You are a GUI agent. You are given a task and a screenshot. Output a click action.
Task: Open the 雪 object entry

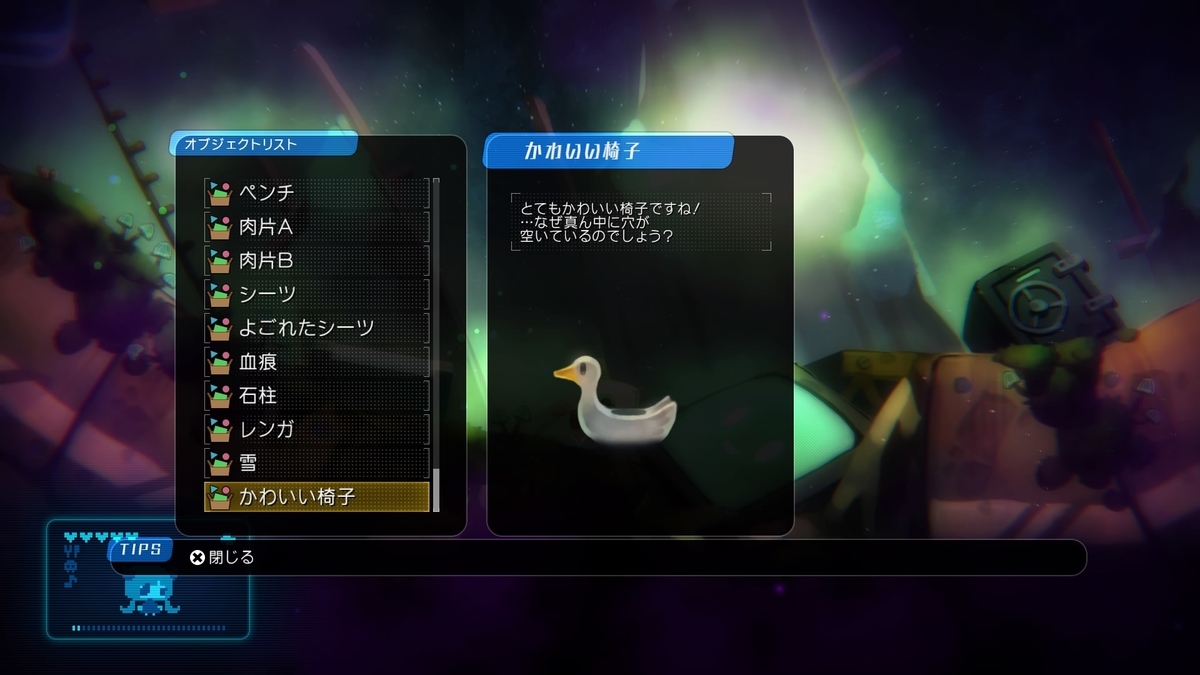click(x=317, y=464)
